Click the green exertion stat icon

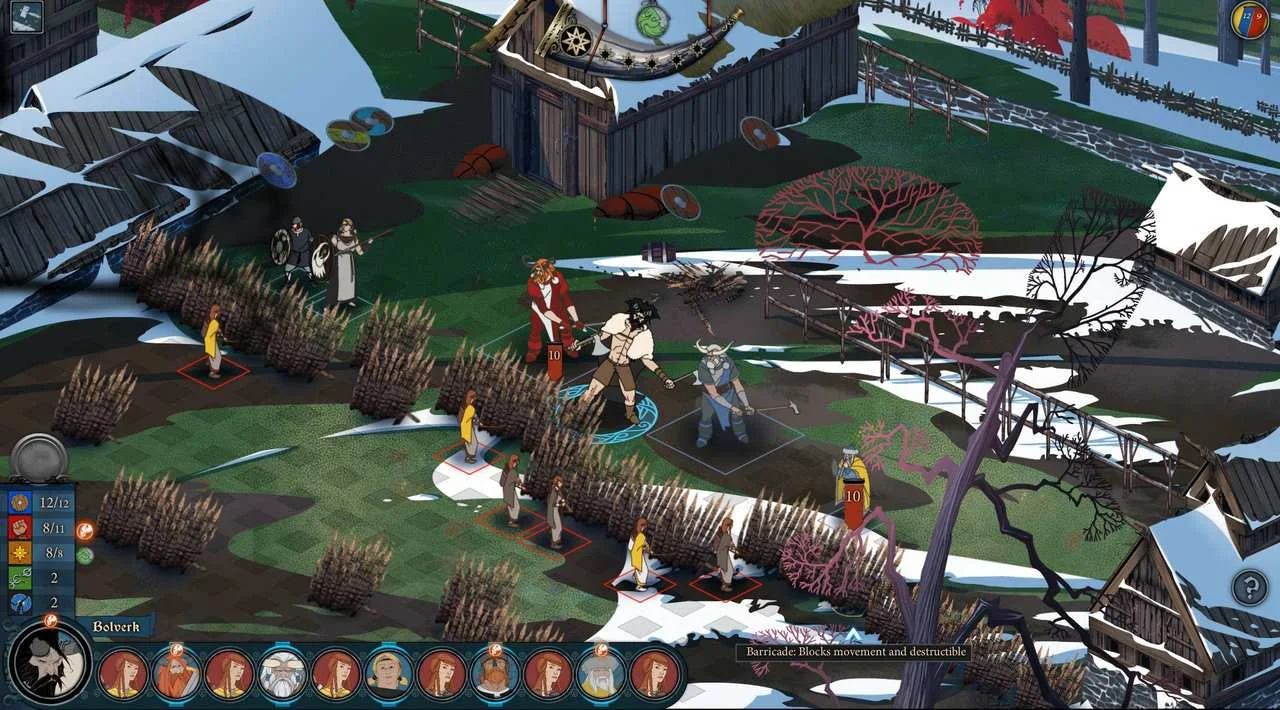(20, 578)
